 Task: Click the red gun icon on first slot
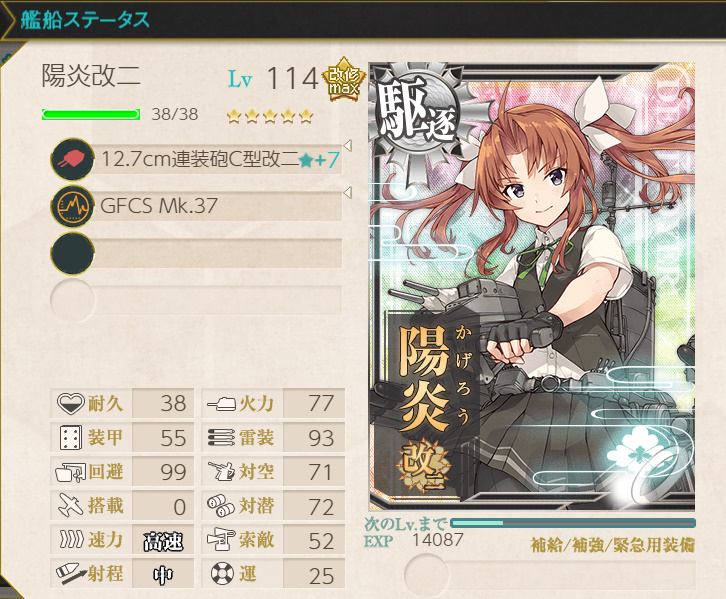pos(72,159)
